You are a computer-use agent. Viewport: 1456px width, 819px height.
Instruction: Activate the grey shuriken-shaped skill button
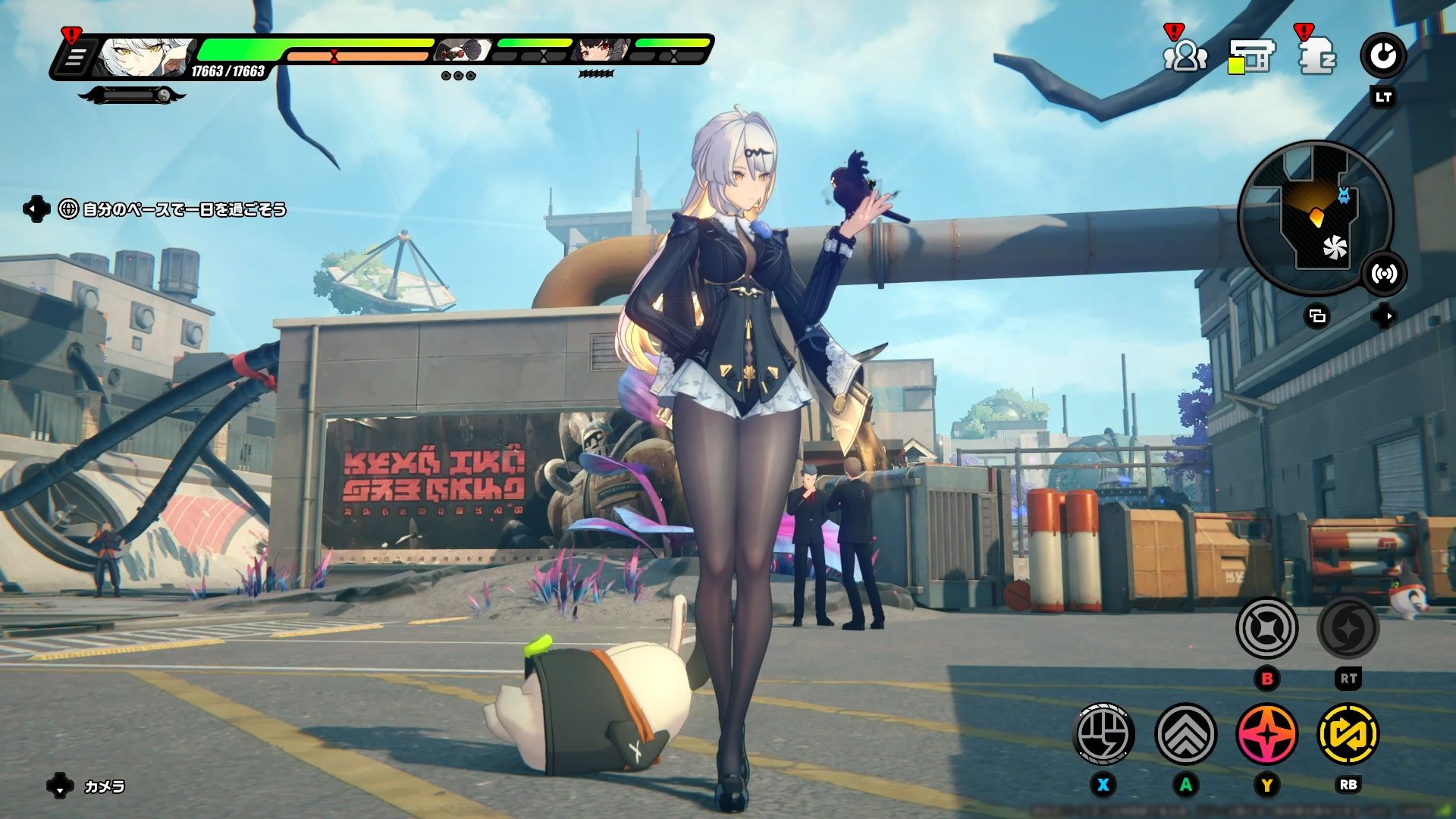[x=1266, y=629]
